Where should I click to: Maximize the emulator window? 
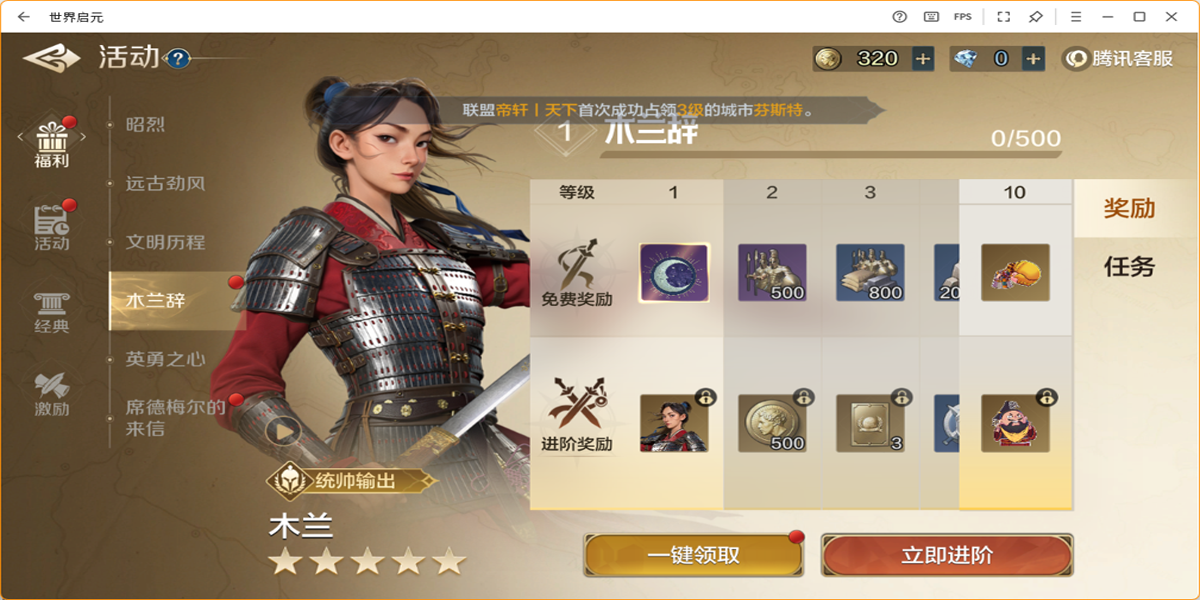pos(1139,16)
